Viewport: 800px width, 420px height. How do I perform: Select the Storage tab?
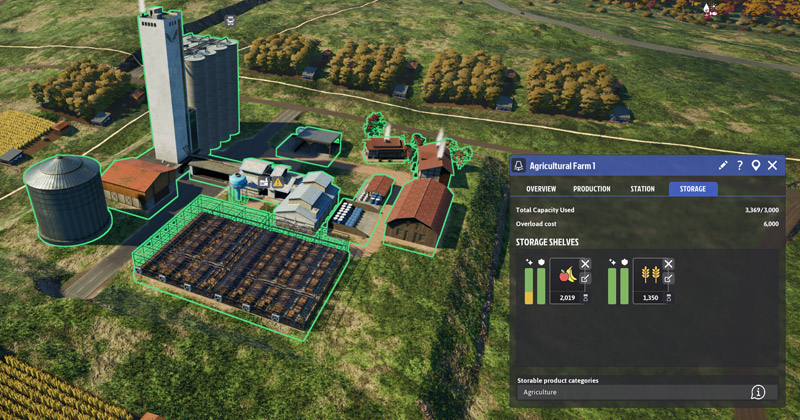point(693,189)
